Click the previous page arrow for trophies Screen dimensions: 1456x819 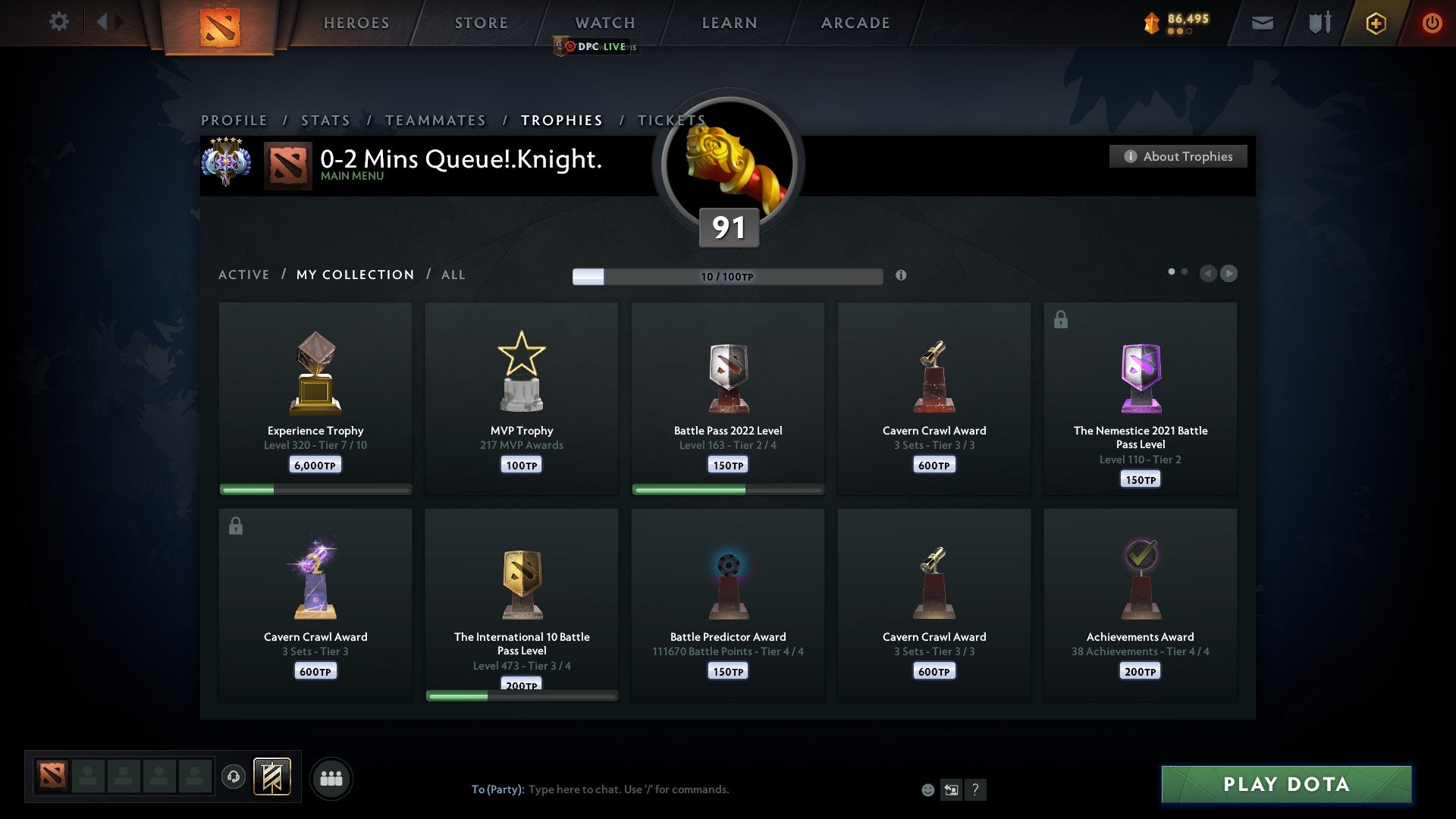(x=1208, y=274)
